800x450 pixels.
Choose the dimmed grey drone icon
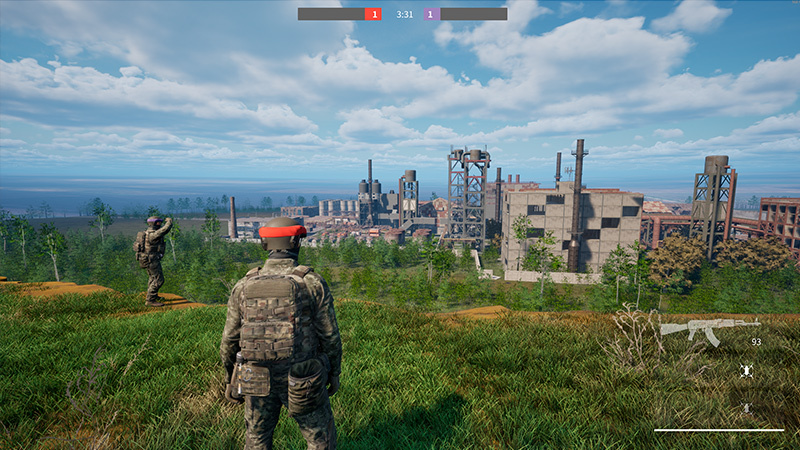746,408
